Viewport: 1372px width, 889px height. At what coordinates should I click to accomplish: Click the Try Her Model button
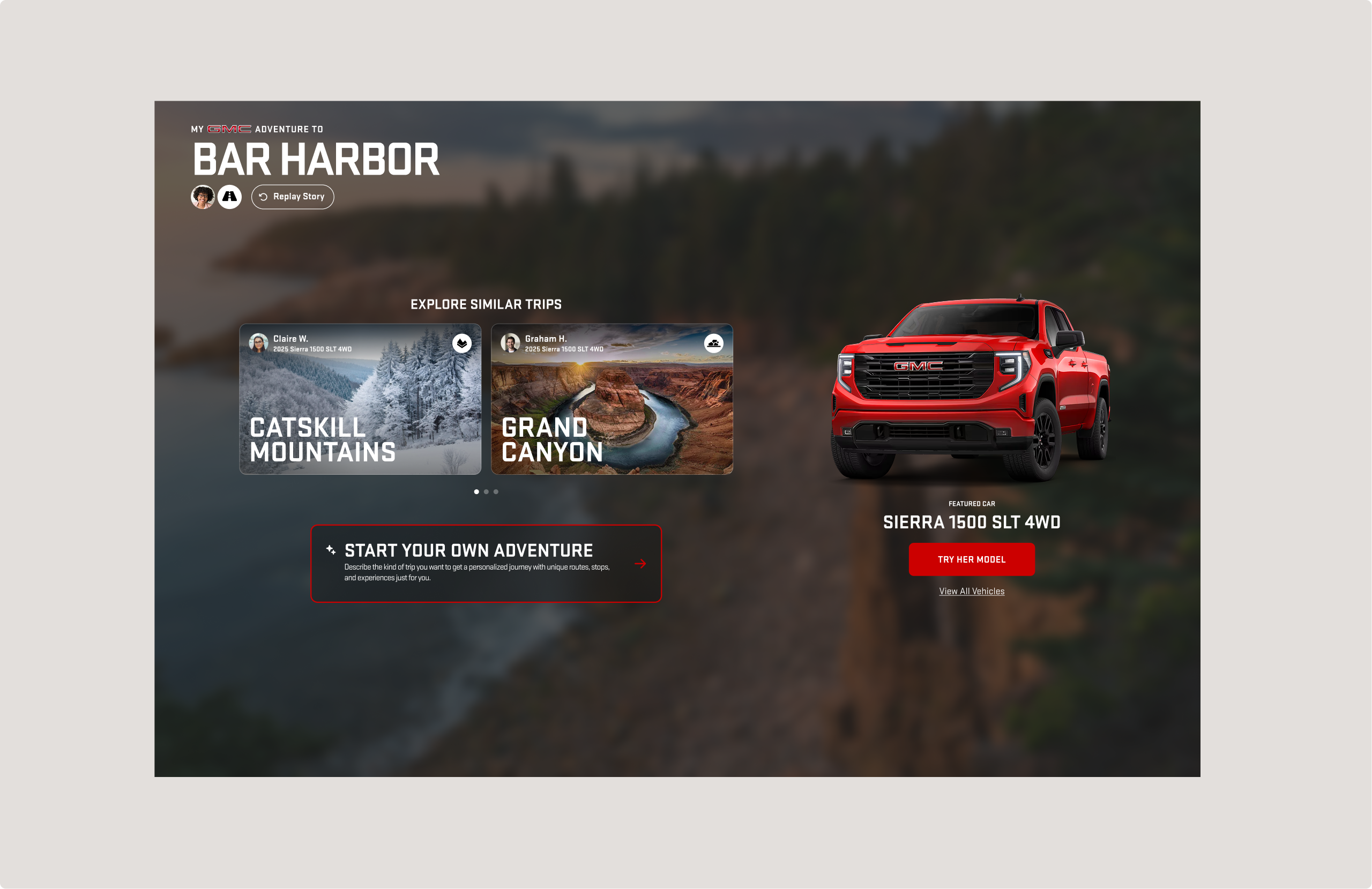coord(971,559)
